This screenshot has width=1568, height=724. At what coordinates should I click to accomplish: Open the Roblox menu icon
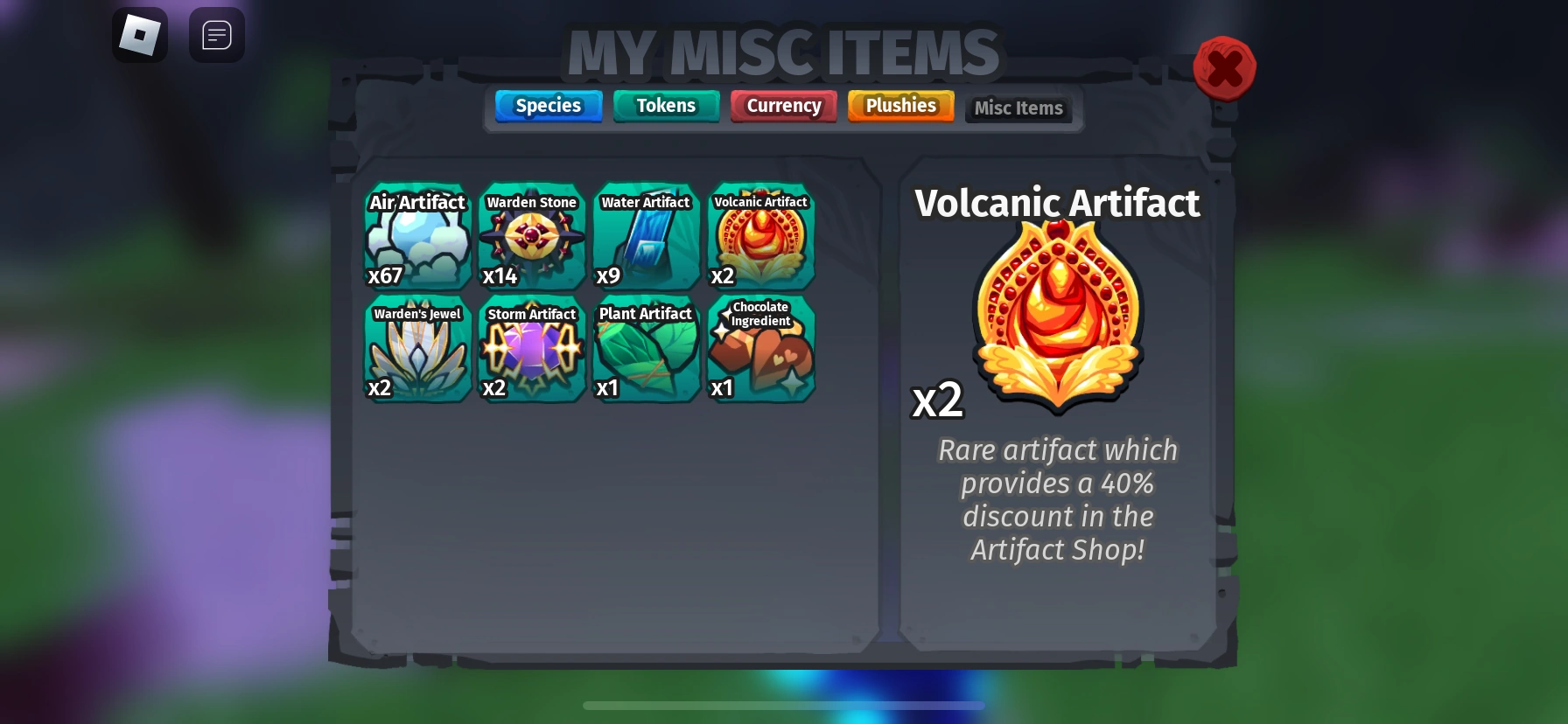point(140,35)
